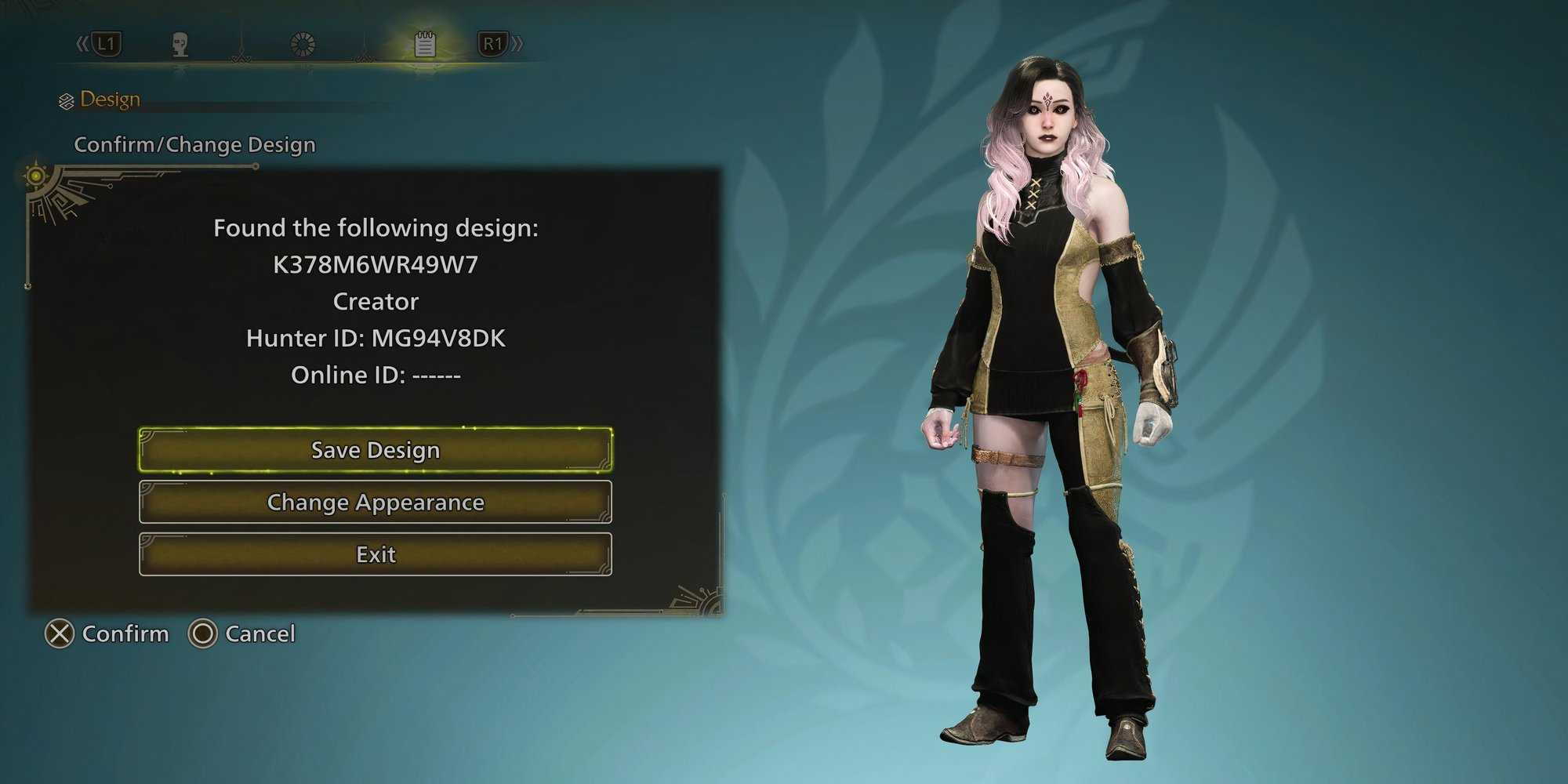1568x784 pixels.
Task: Open the color wheel tab
Action: point(303,45)
